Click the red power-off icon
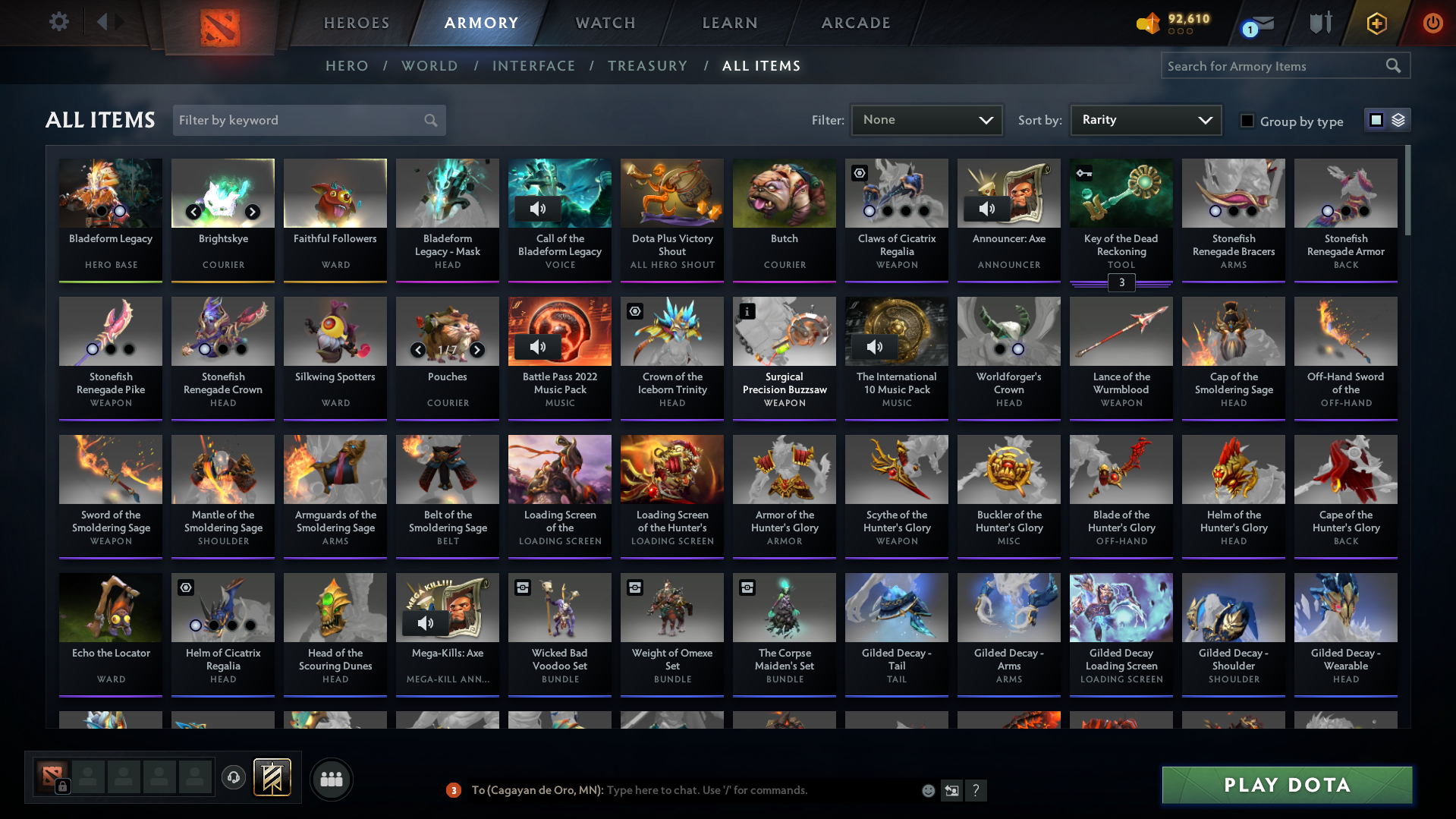The height and width of the screenshot is (819, 1456). coord(1432,24)
